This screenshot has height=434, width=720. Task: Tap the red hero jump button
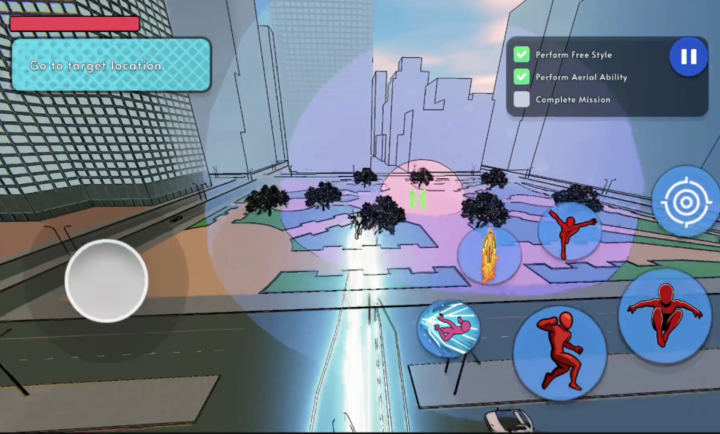click(x=664, y=315)
